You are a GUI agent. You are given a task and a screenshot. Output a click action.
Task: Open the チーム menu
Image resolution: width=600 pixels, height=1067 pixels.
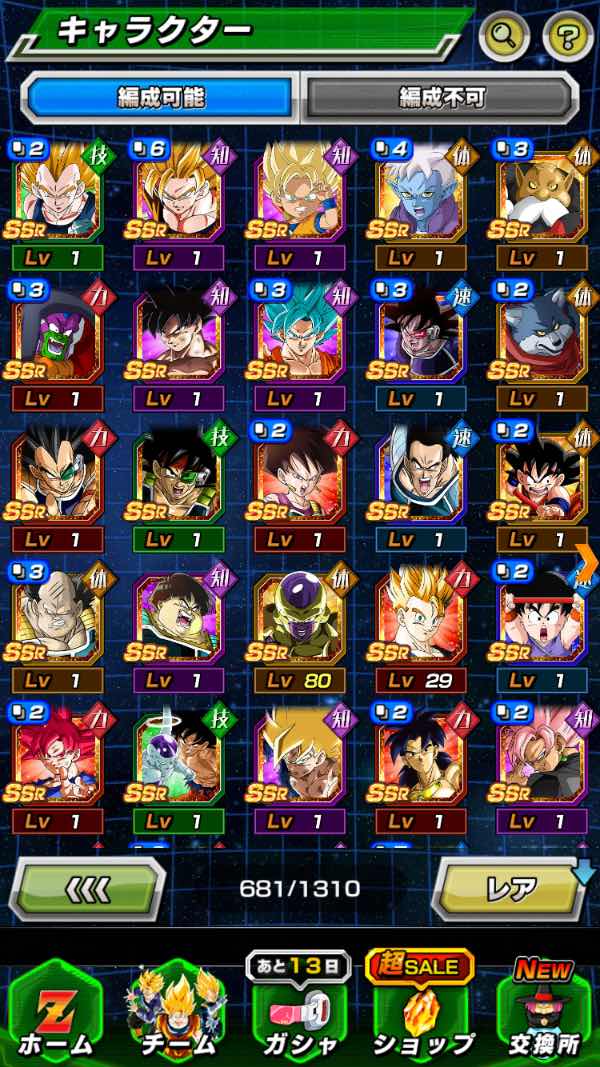coord(177,1012)
